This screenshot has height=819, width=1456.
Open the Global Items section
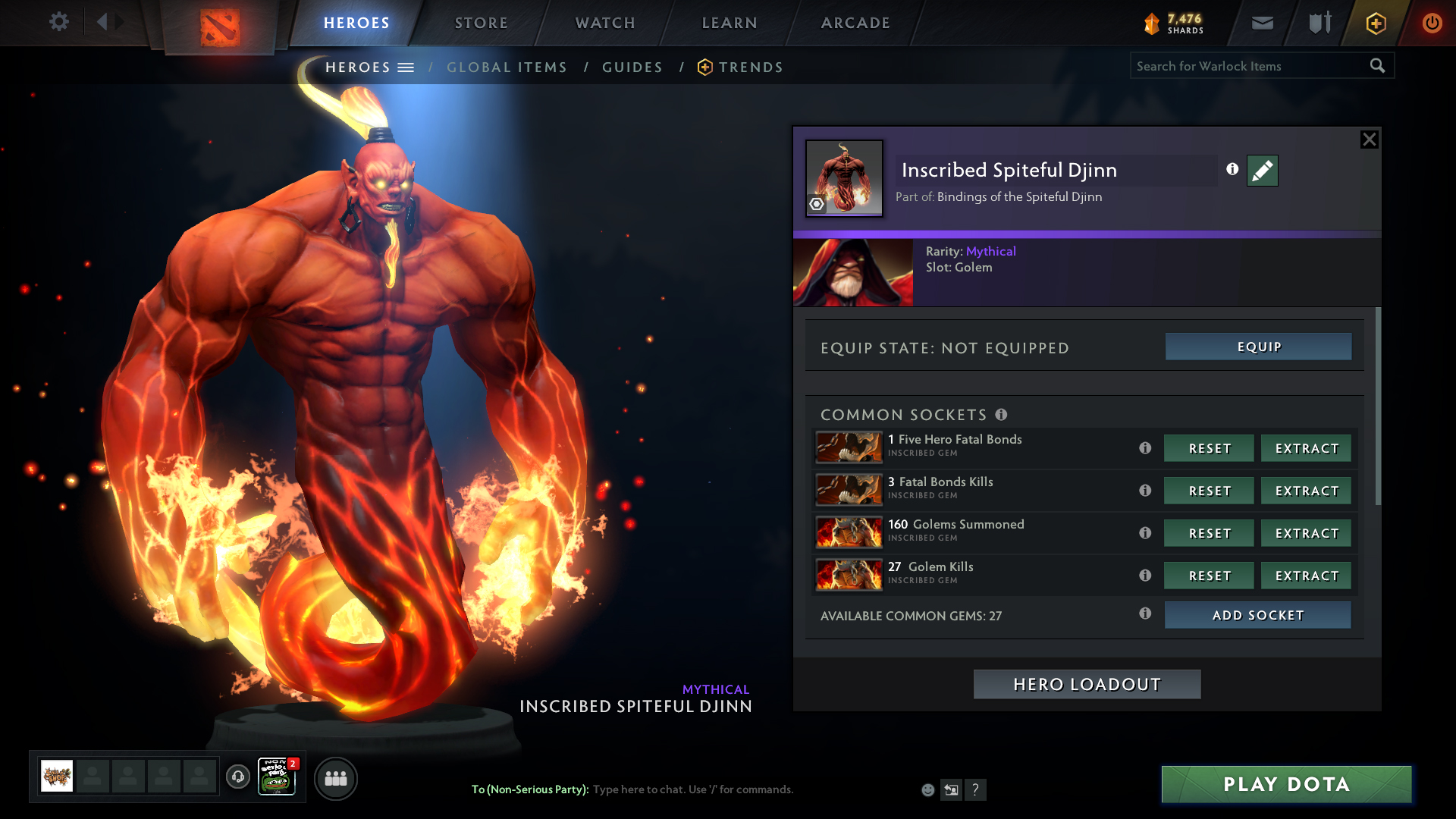tap(507, 67)
